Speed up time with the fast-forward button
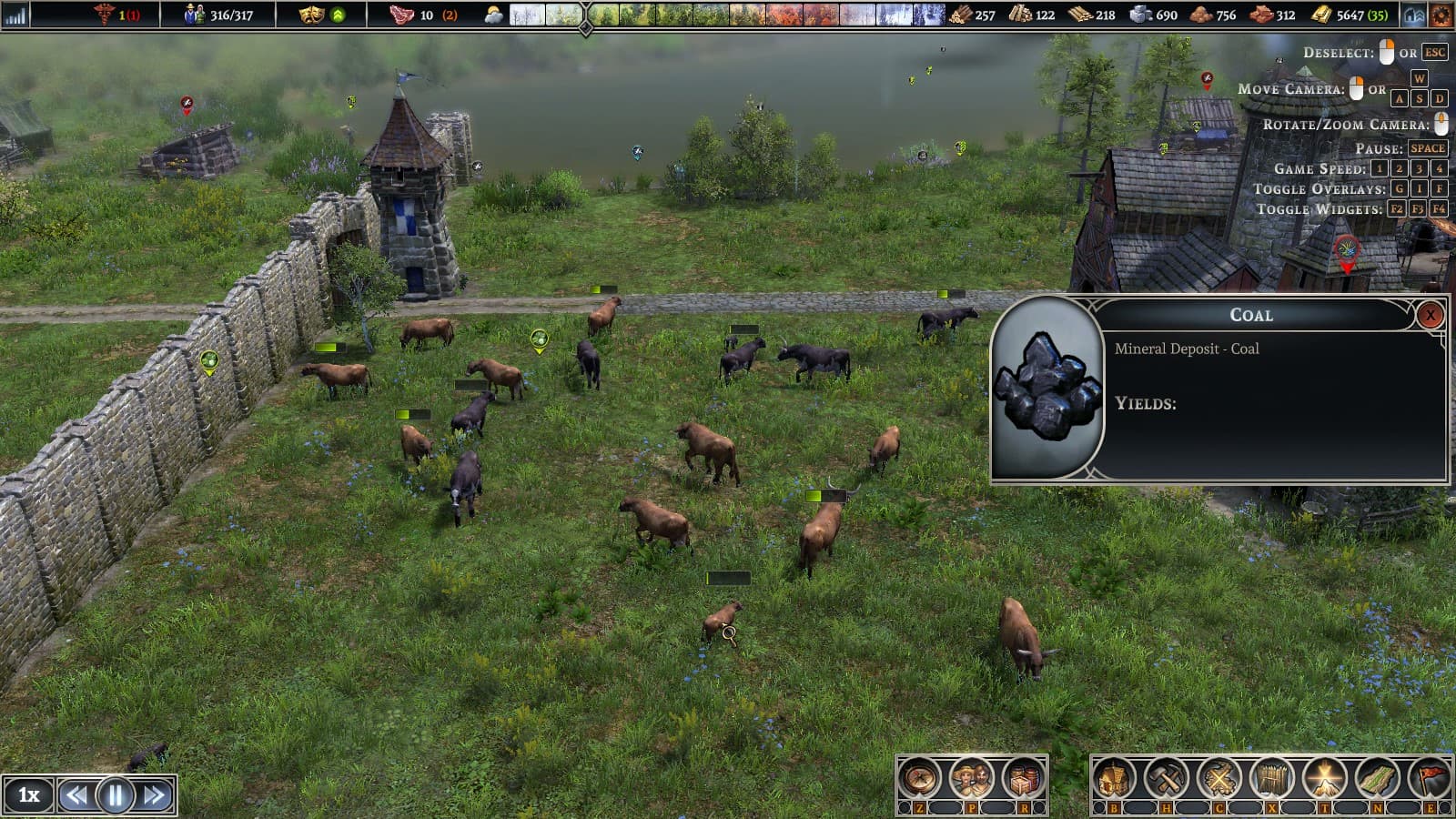 [152, 794]
